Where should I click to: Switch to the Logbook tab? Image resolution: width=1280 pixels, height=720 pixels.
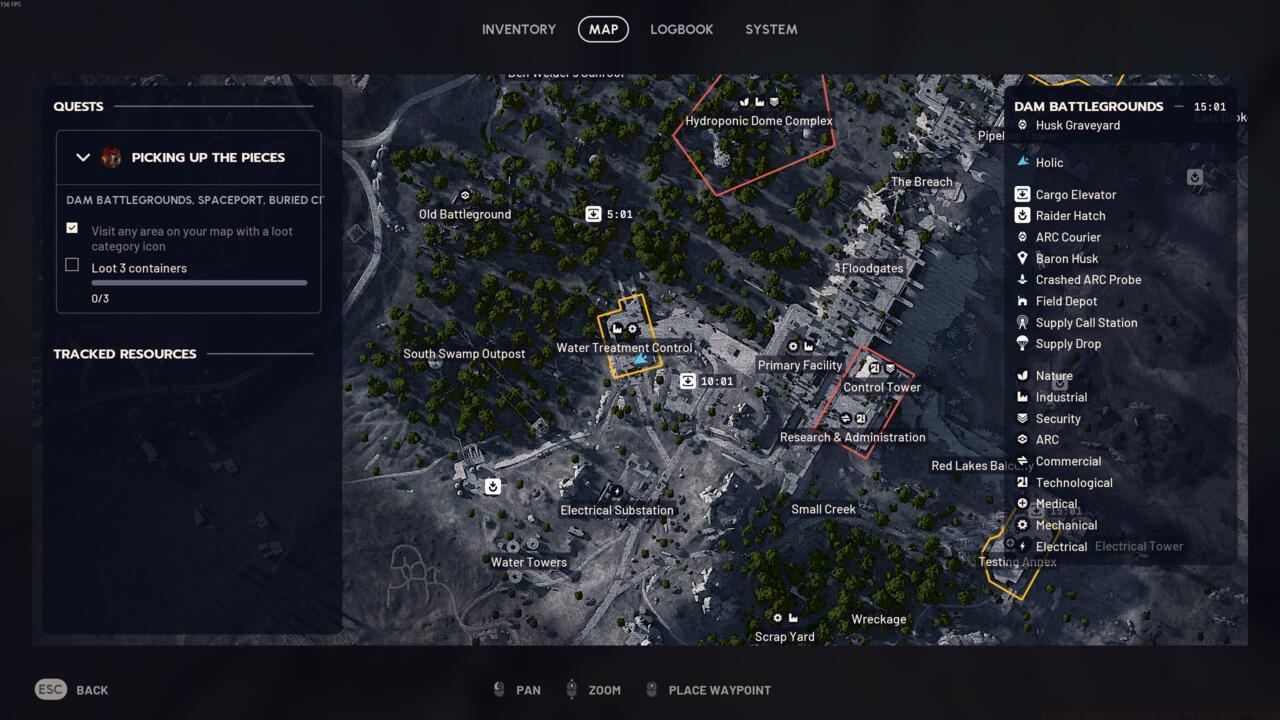682,29
